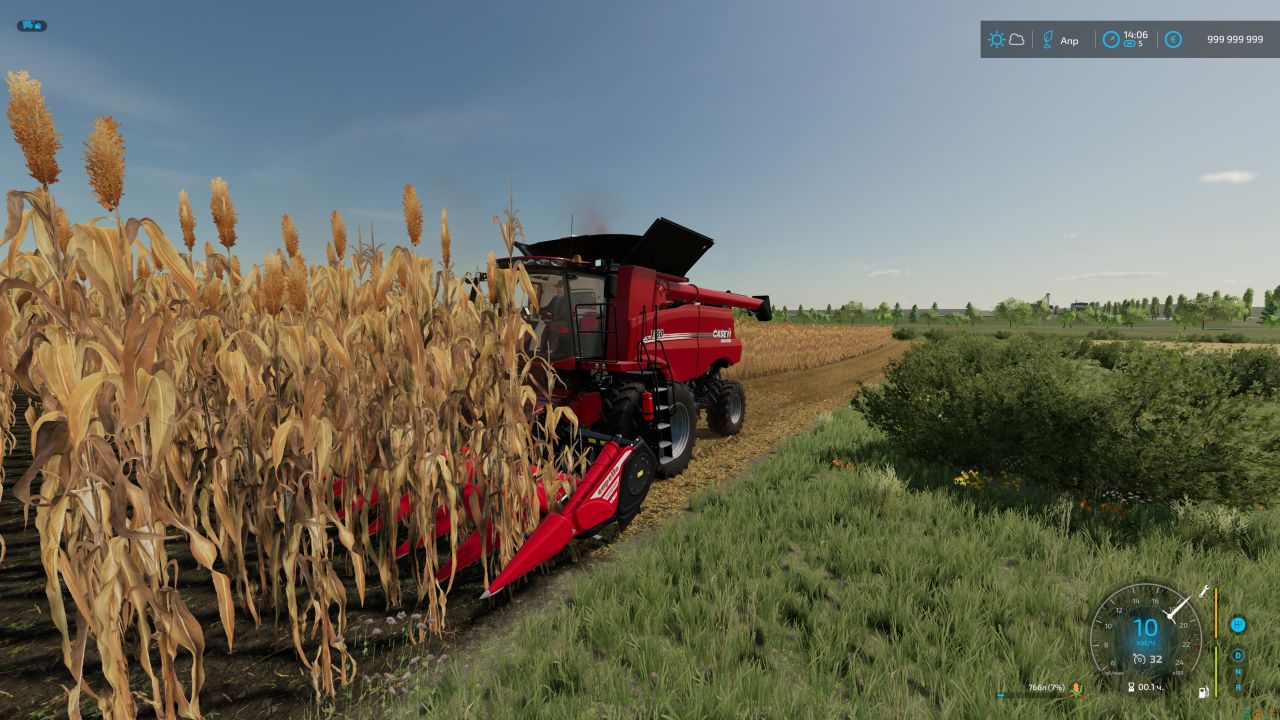The image size is (1280, 720).
Task: Click the fuel pump icon
Action: click(x=1203, y=691)
